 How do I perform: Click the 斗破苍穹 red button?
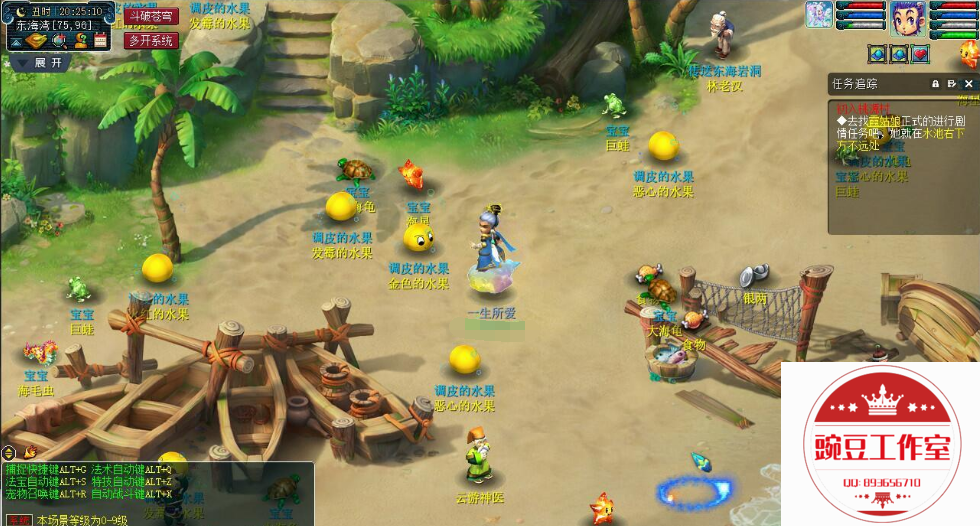(x=151, y=16)
